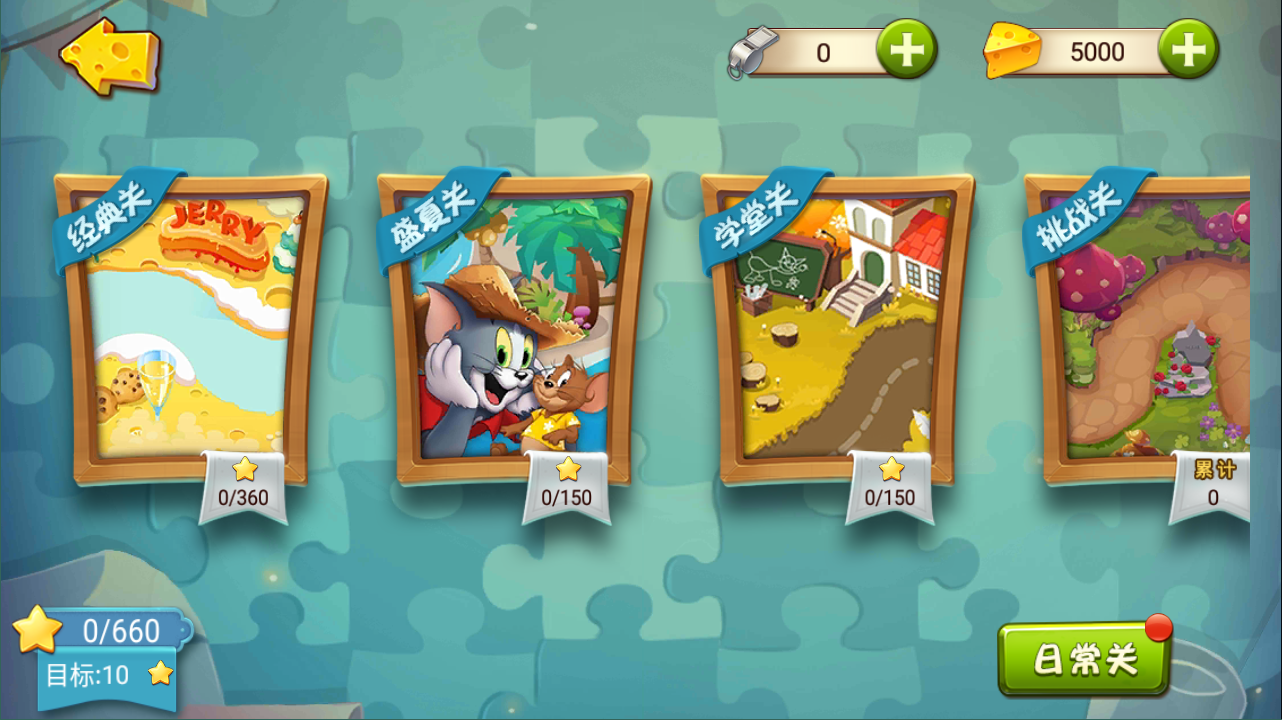This screenshot has width=1282, height=720.
Task: Choose the 盛夏关 Tom and Jerry pack
Action: point(513,330)
